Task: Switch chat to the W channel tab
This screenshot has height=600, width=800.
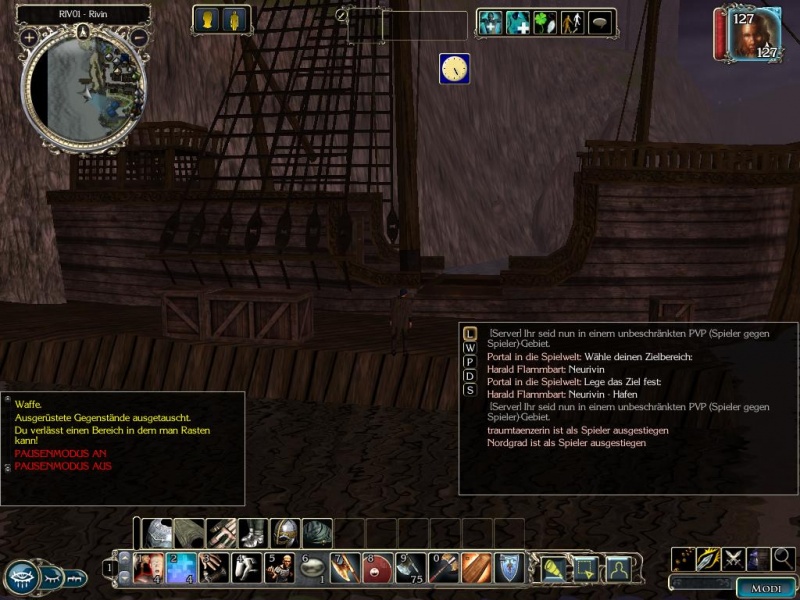Action: [469, 348]
